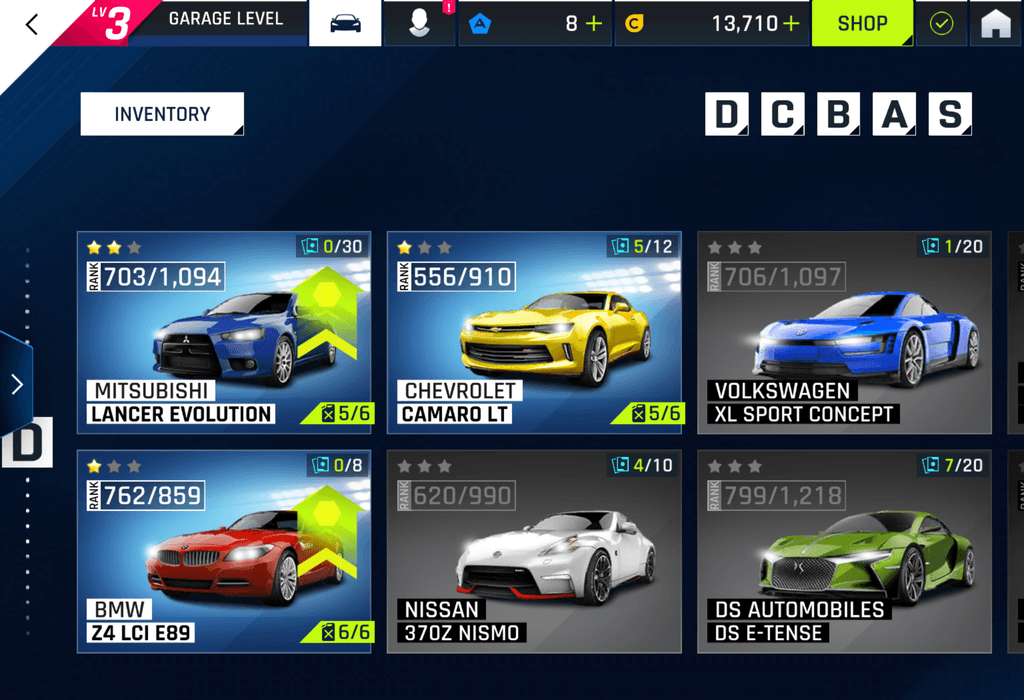Screen dimensions: 1024x700
Task: Open the Garage Level panel
Action: click(225, 19)
